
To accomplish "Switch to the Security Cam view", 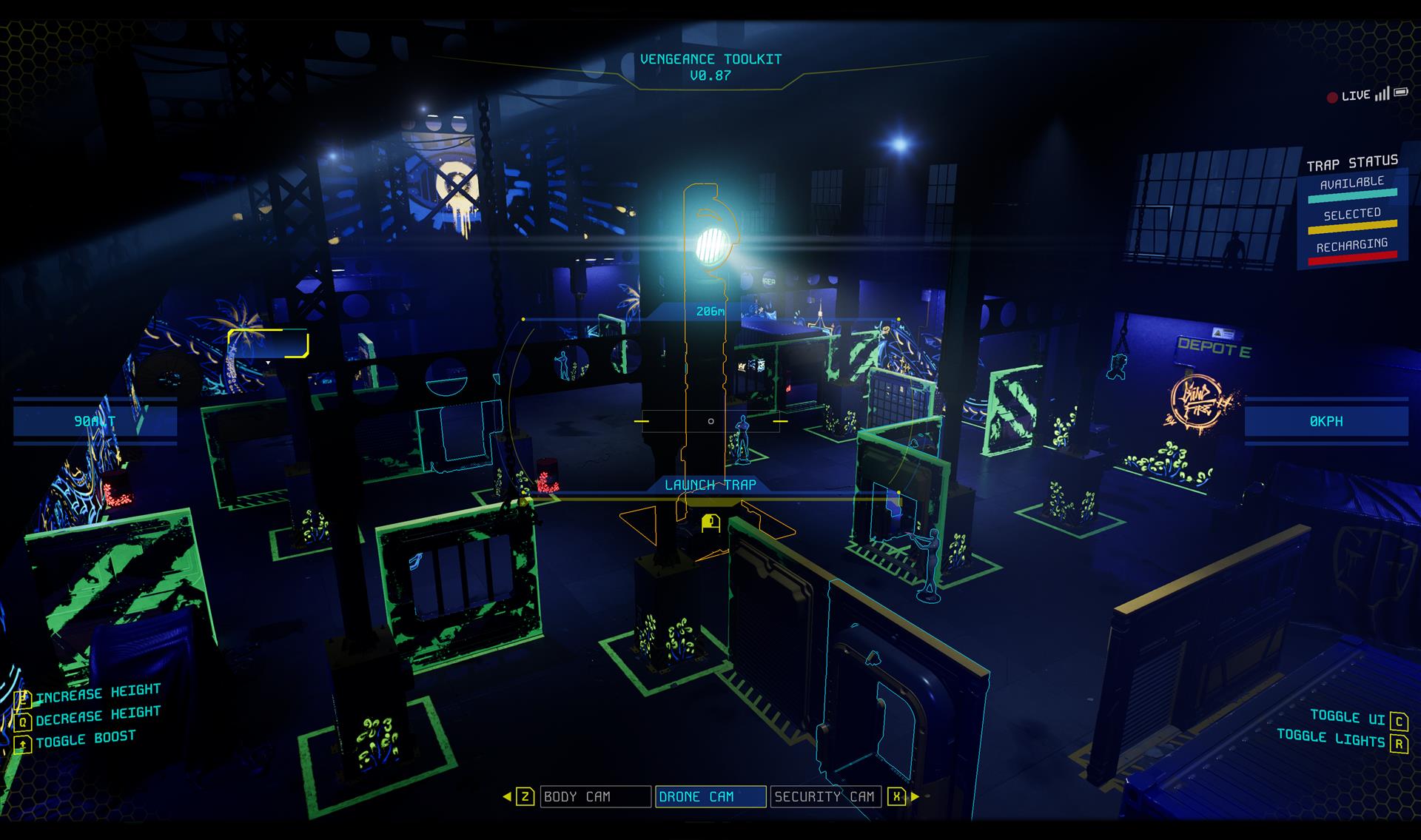I will pyautogui.click(x=825, y=796).
